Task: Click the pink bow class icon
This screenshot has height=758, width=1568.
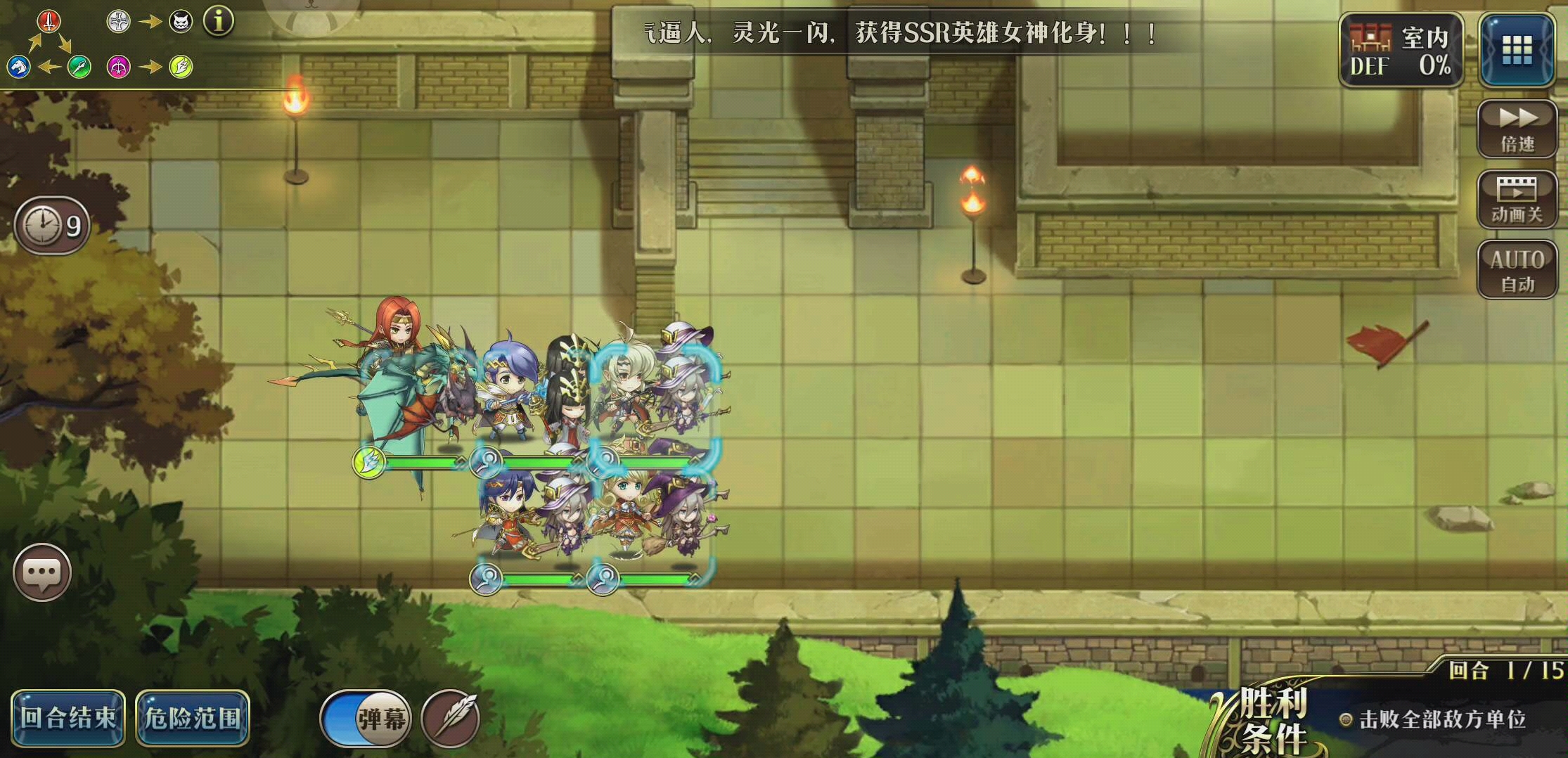Action: tap(117, 68)
